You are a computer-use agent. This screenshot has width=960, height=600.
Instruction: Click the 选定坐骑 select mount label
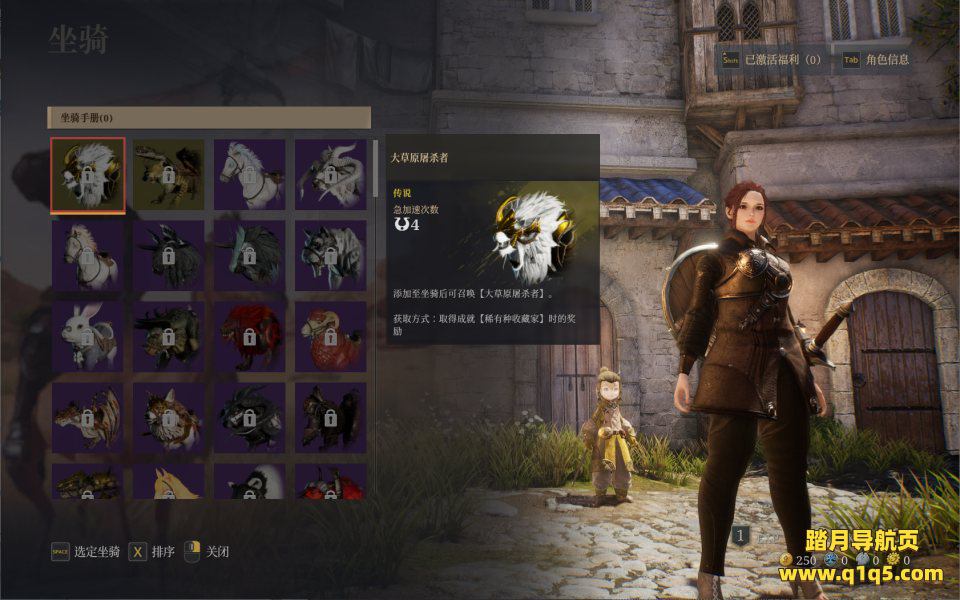point(97,552)
